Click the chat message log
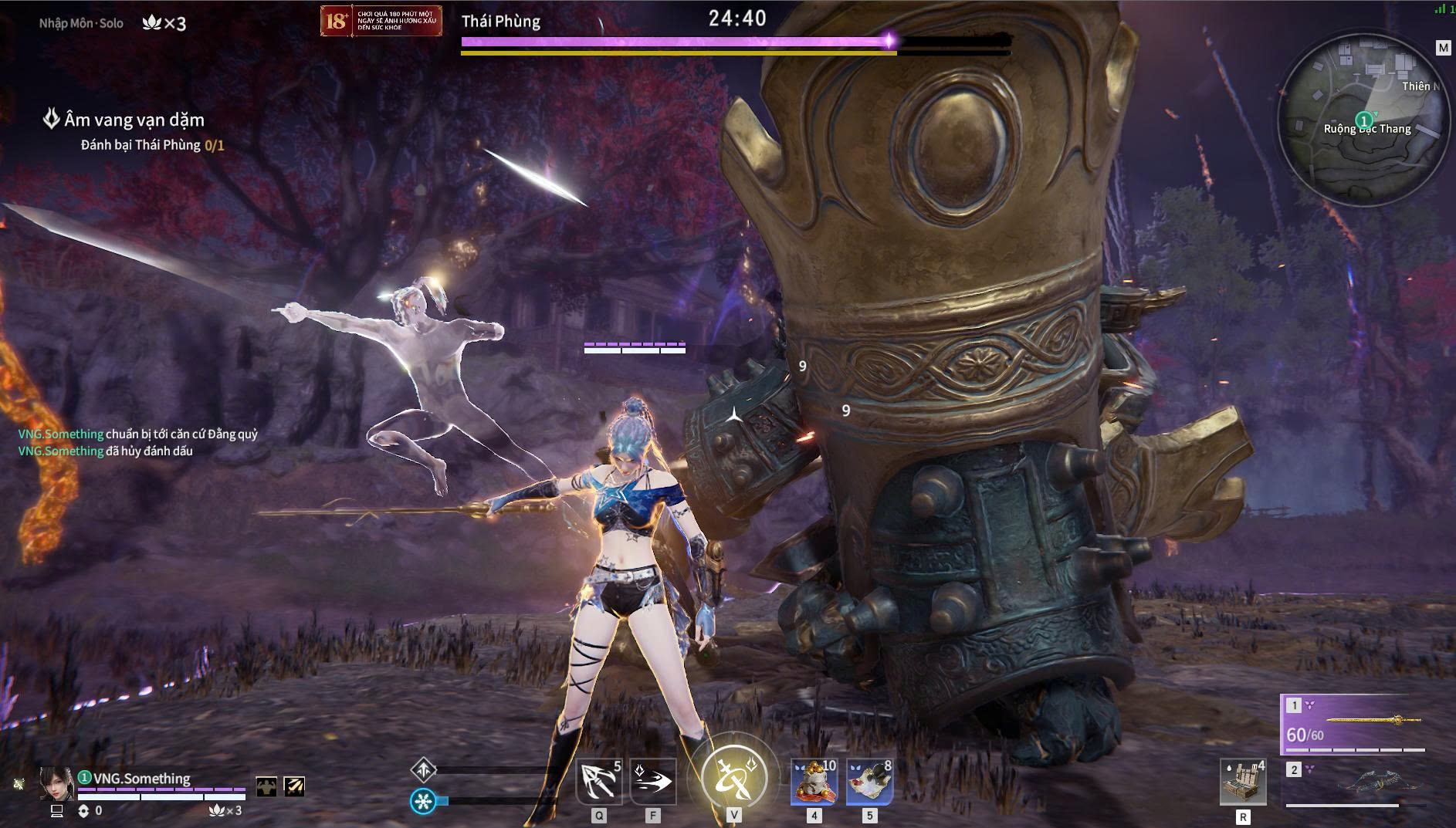The image size is (1456, 828). coord(137,442)
